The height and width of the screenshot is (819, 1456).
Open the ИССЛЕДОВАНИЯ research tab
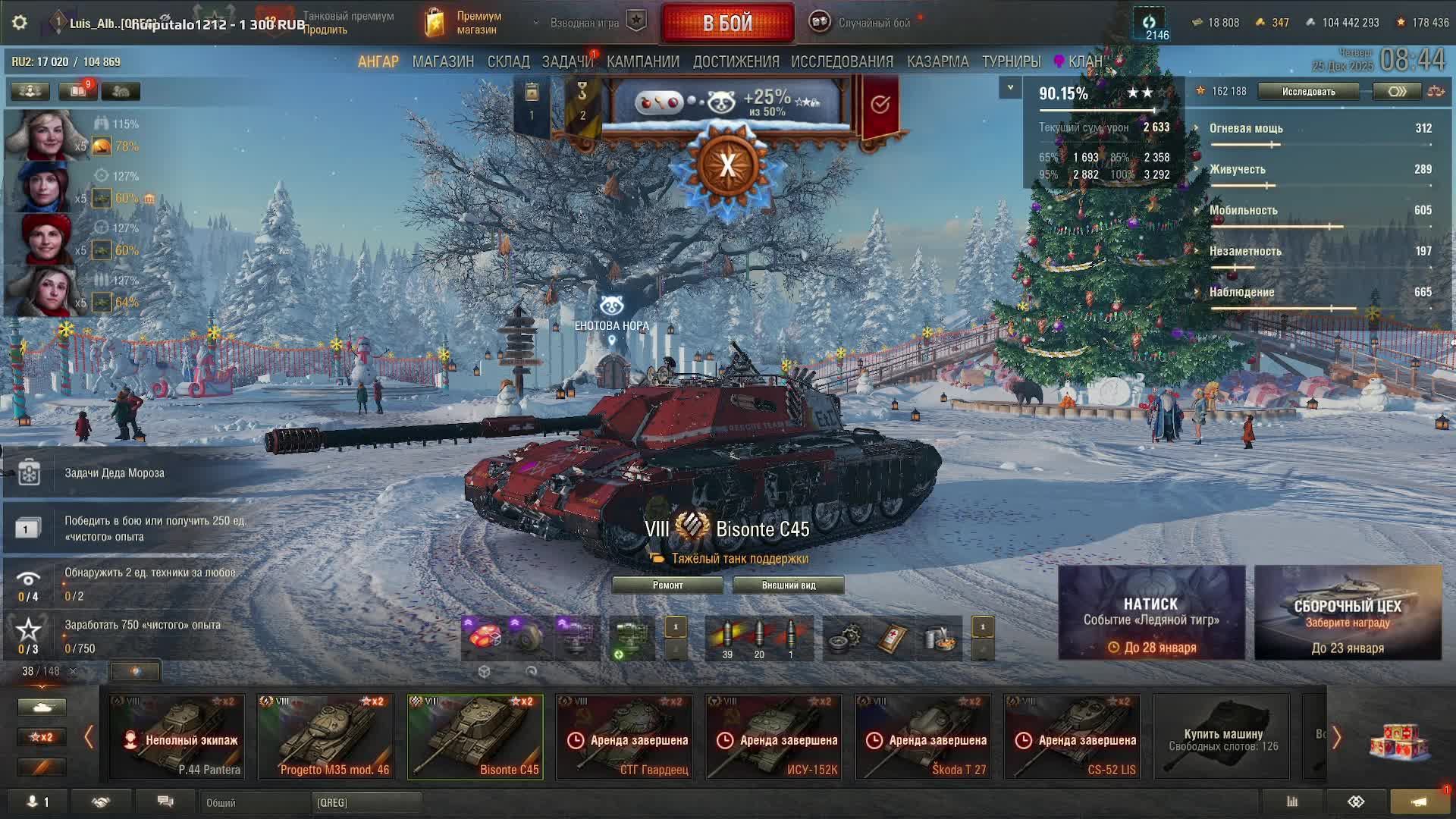pyautogui.click(x=842, y=61)
